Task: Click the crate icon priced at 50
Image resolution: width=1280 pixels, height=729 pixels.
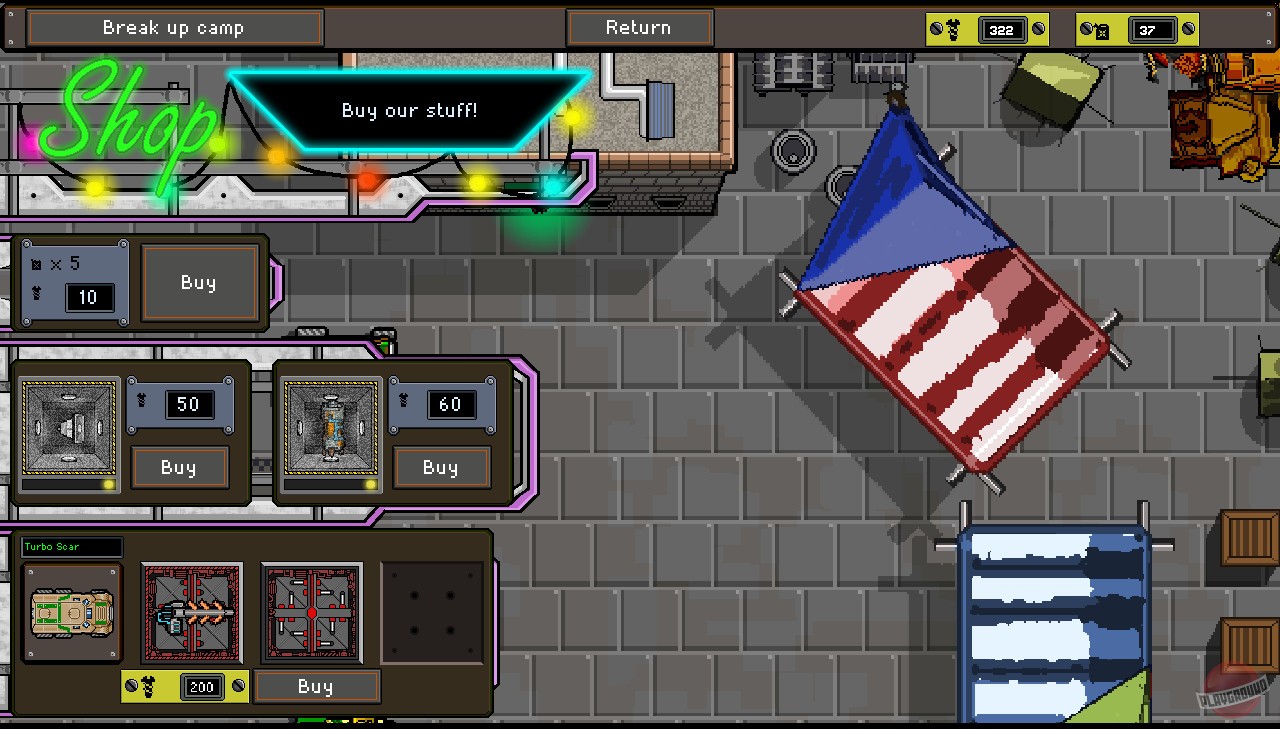Action: 70,430
